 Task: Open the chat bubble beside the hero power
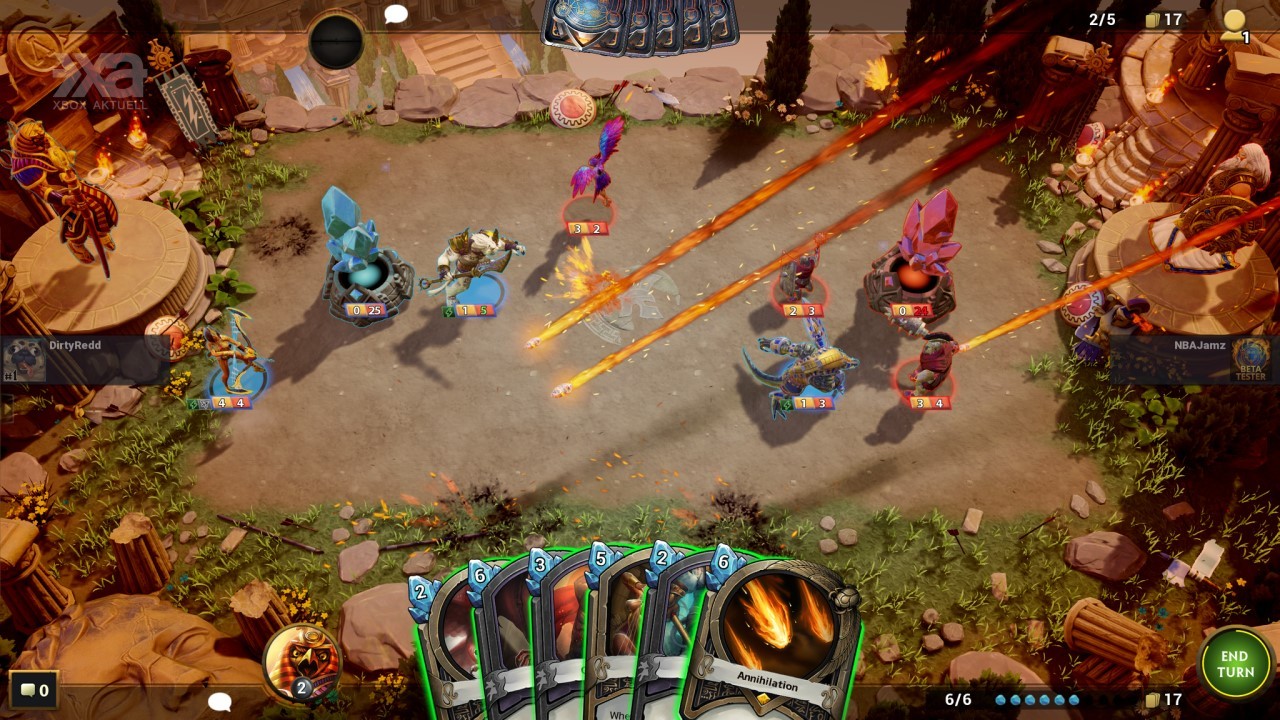point(220,702)
